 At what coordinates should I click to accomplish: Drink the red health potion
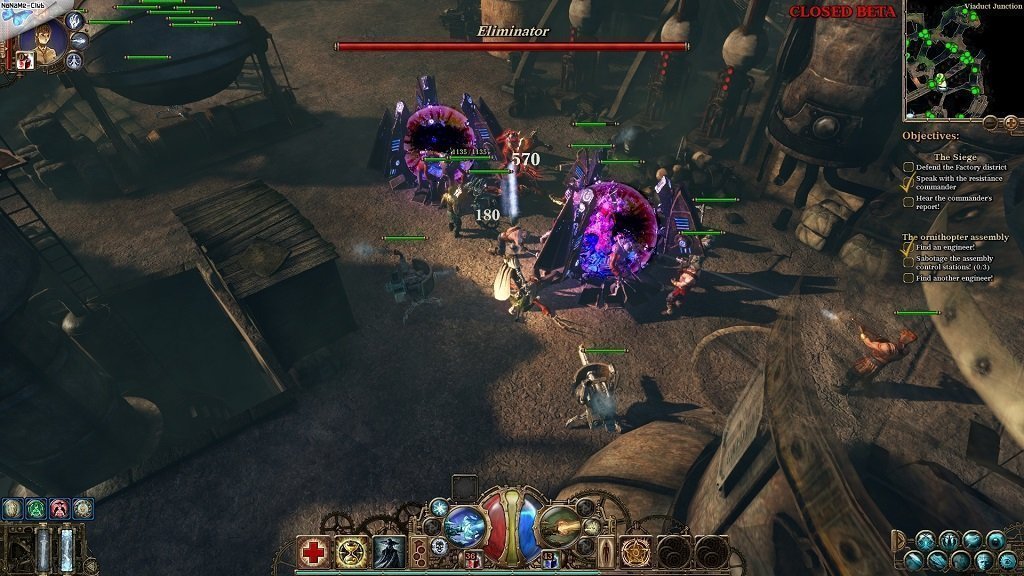(471, 560)
